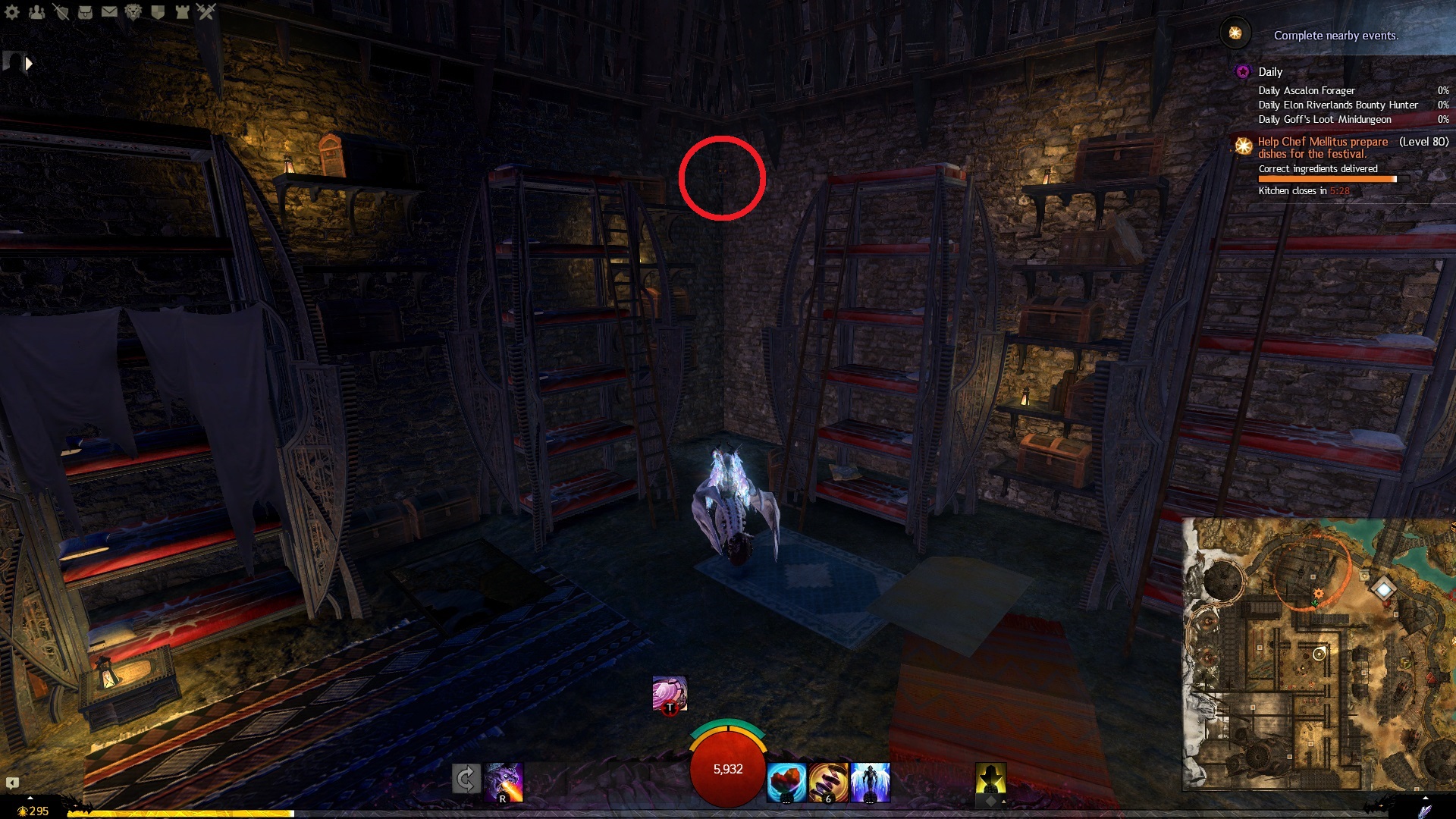Open the mail envelope icon
This screenshot has width=1456, height=819.
pyautogui.click(x=109, y=11)
